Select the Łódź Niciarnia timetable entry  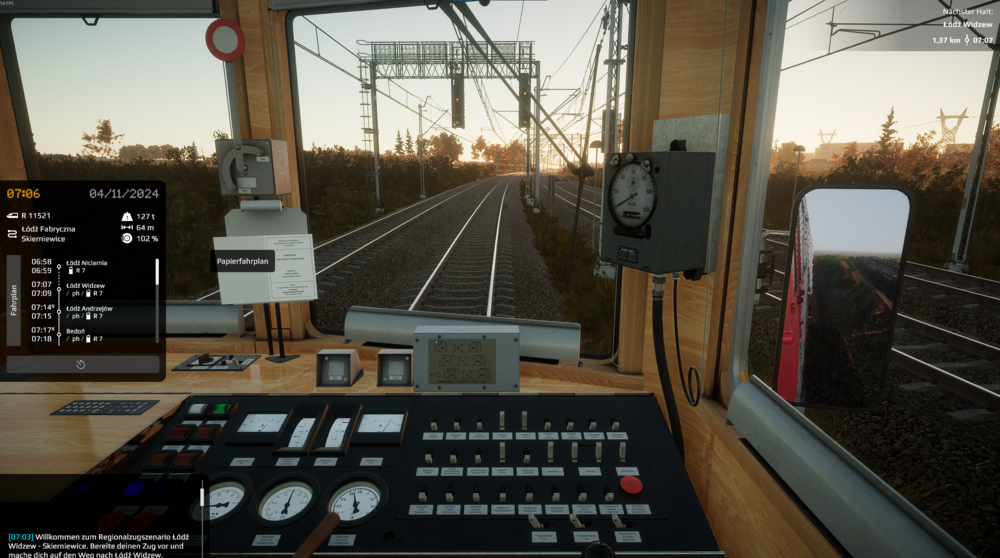(85, 266)
